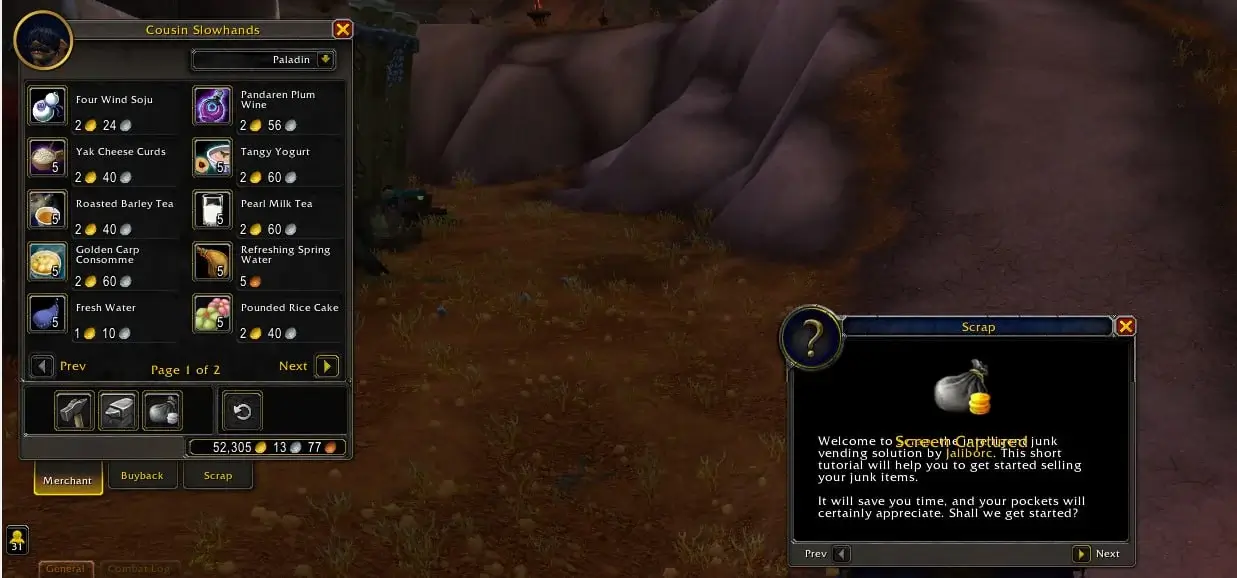This screenshot has height=578, width=1237.
Task: Click the circular arrow buyback slot
Action: [x=241, y=410]
